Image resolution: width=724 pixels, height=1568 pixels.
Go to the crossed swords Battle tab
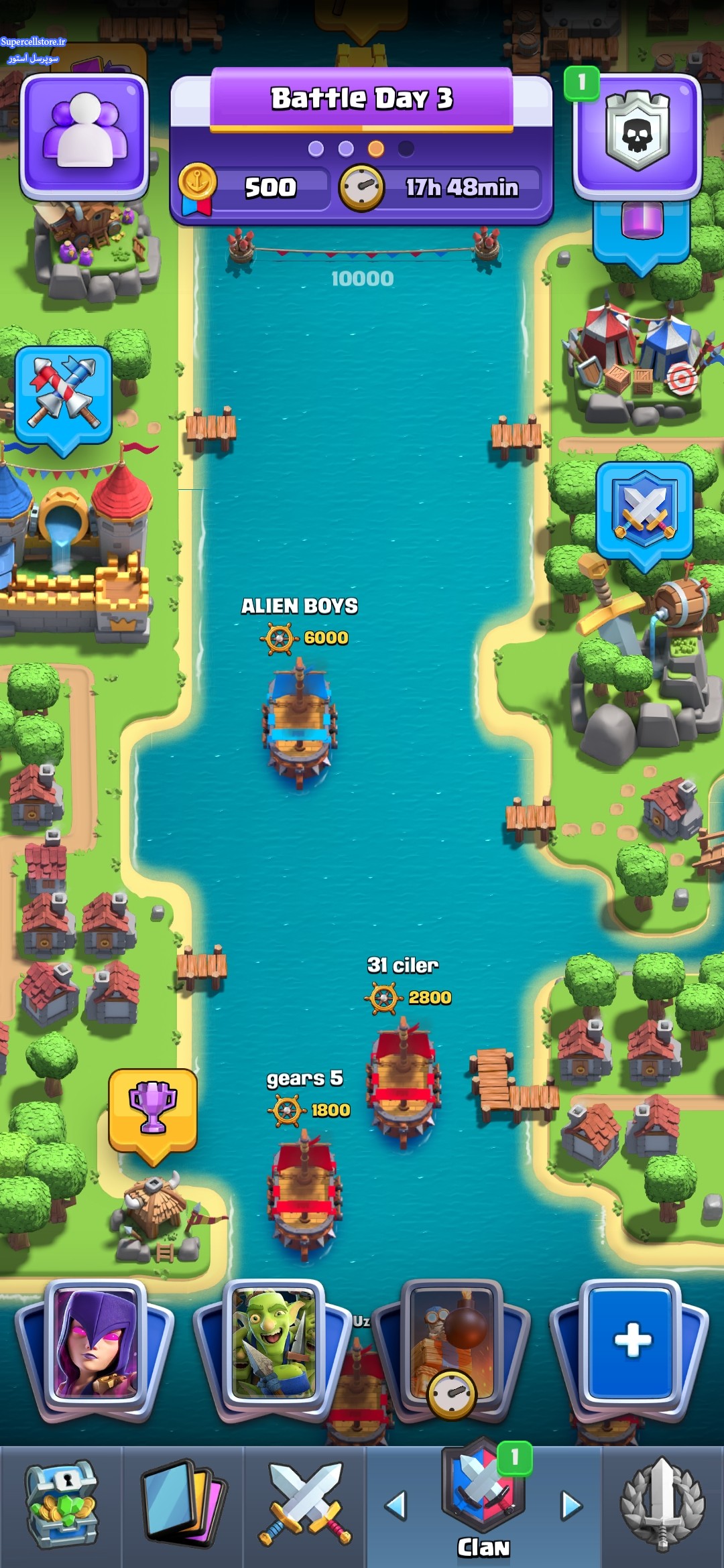pyautogui.click(x=304, y=1505)
